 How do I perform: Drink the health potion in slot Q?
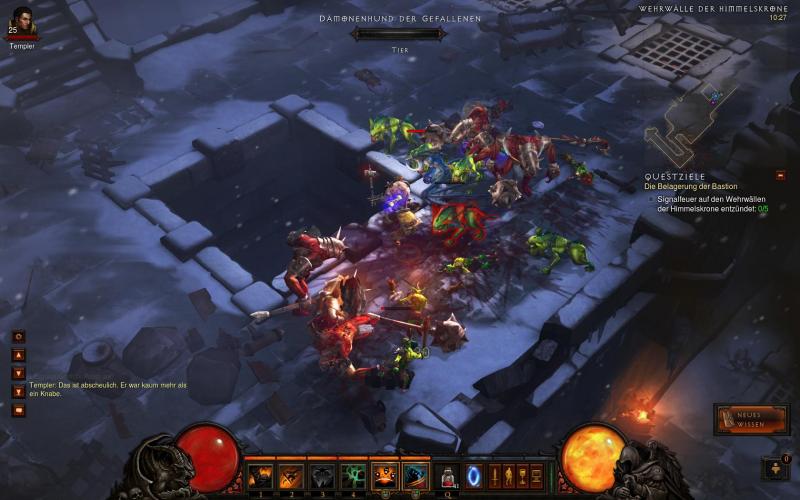449,476
